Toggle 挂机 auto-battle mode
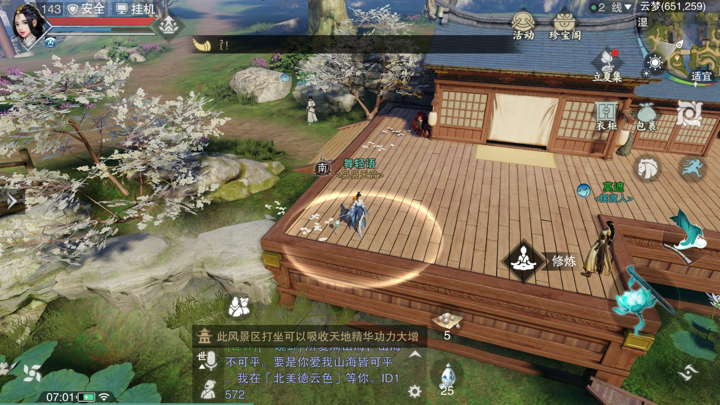The image size is (720, 405). click(136, 9)
